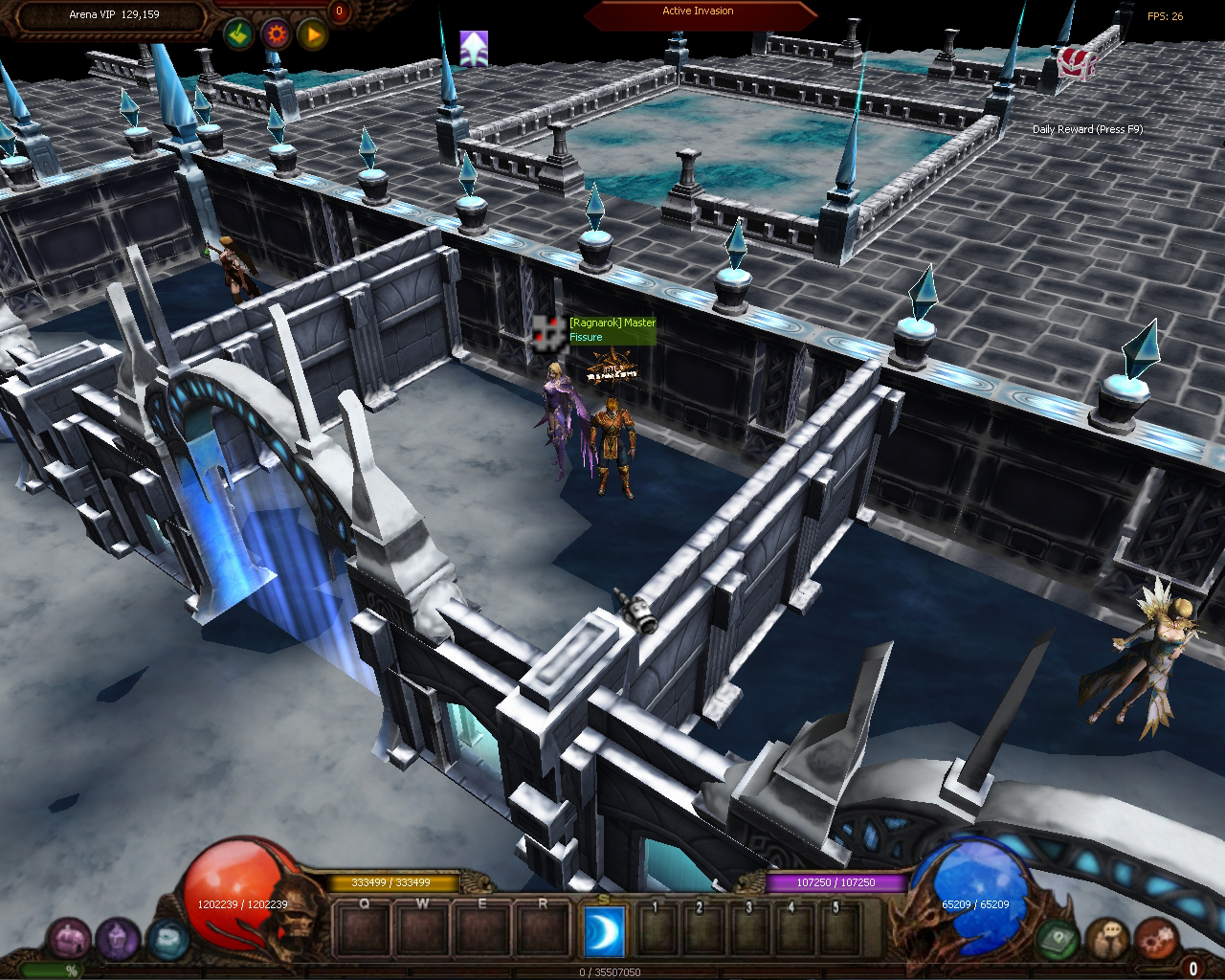This screenshot has width=1225, height=980.
Task: Click the red gears options icon
Action: pos(1155,937)
